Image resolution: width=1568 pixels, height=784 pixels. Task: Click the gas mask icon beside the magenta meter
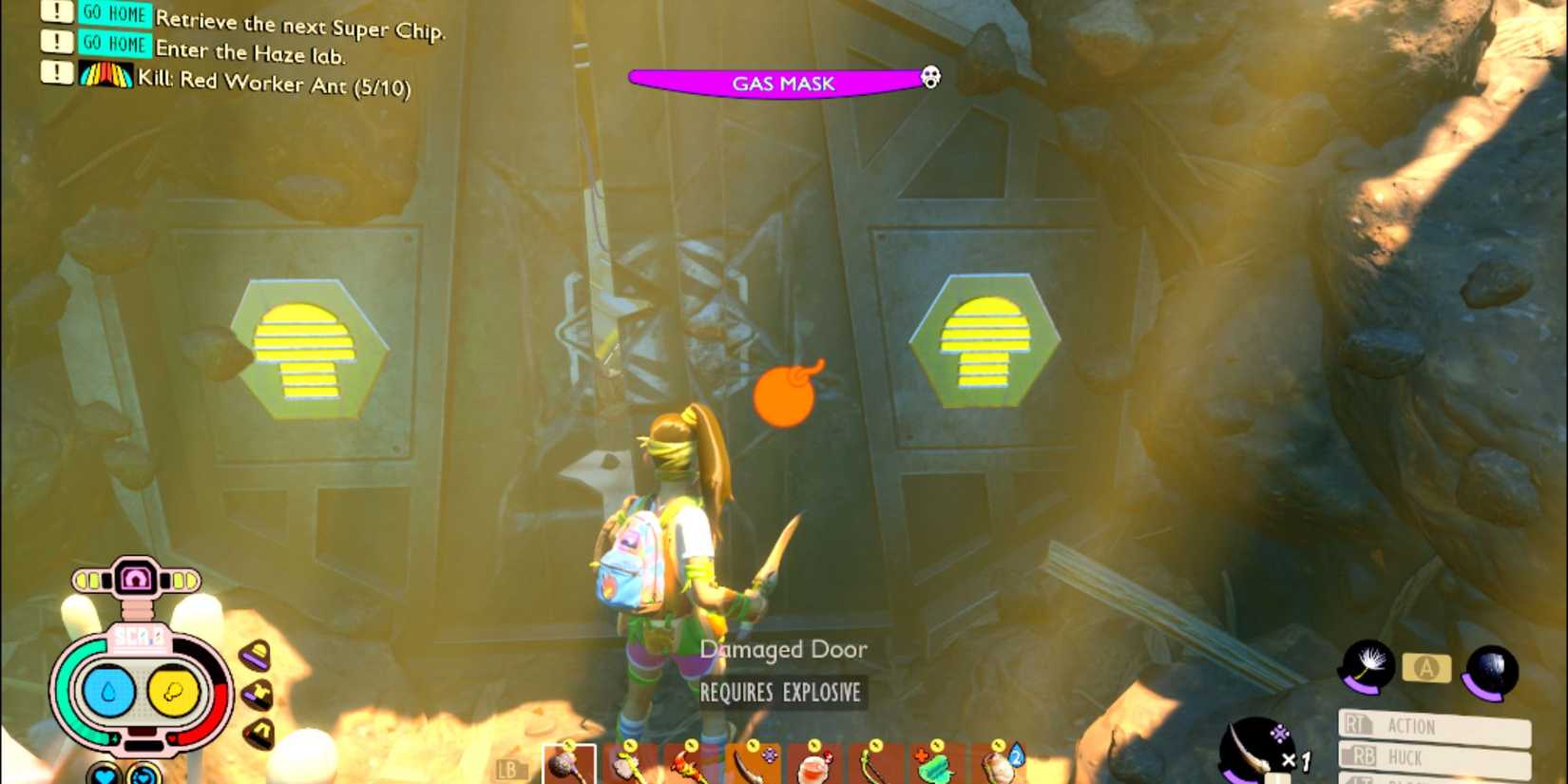928,78
